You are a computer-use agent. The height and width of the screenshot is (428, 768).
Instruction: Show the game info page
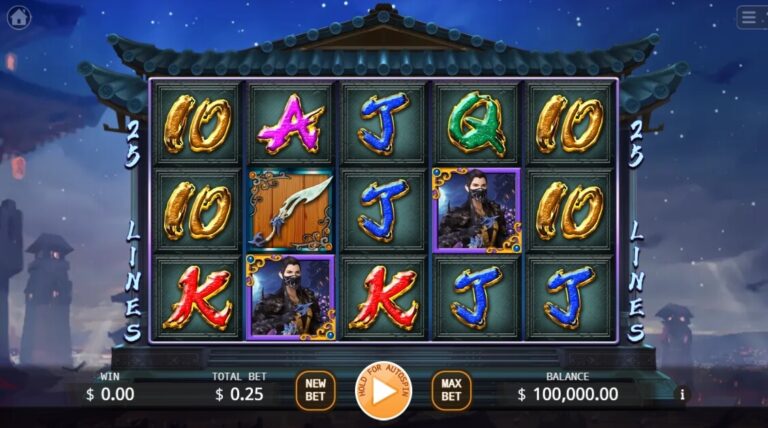pos(684,394)
